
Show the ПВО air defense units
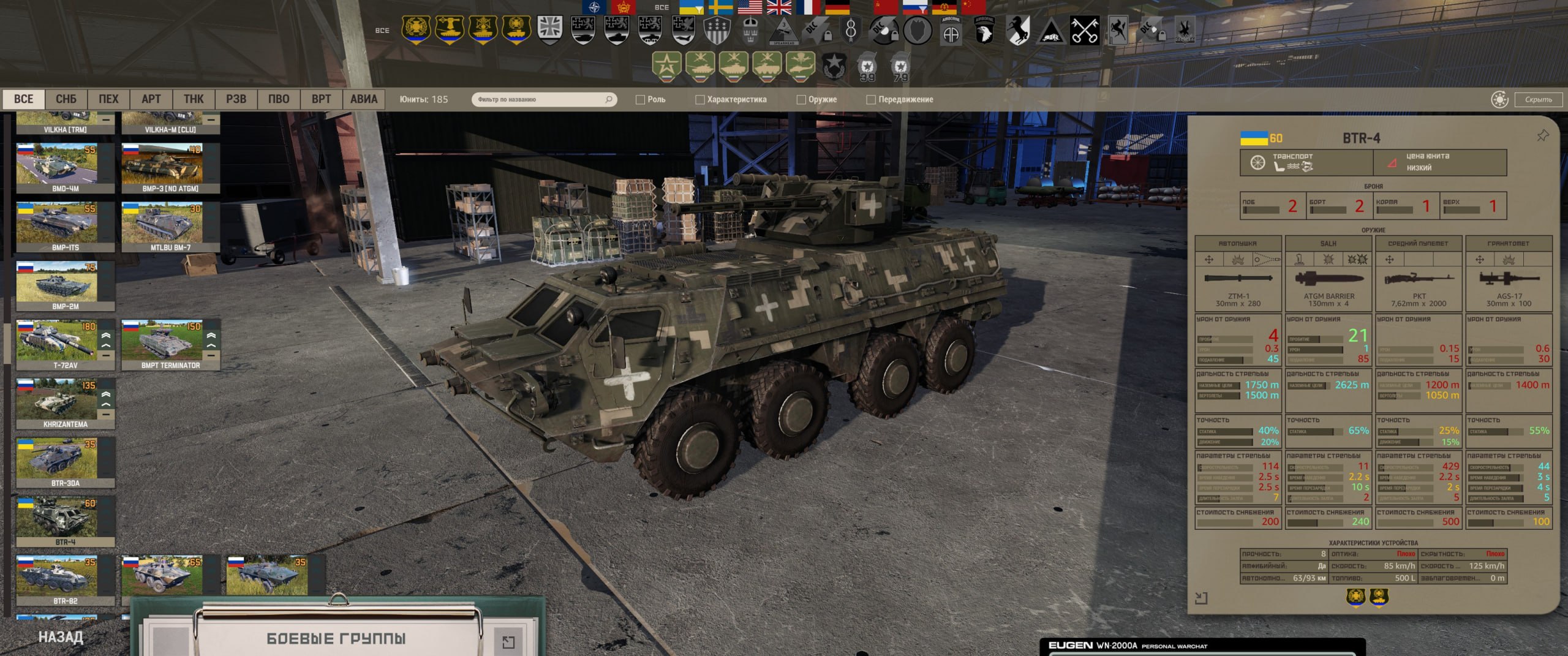tap(279, 99)
